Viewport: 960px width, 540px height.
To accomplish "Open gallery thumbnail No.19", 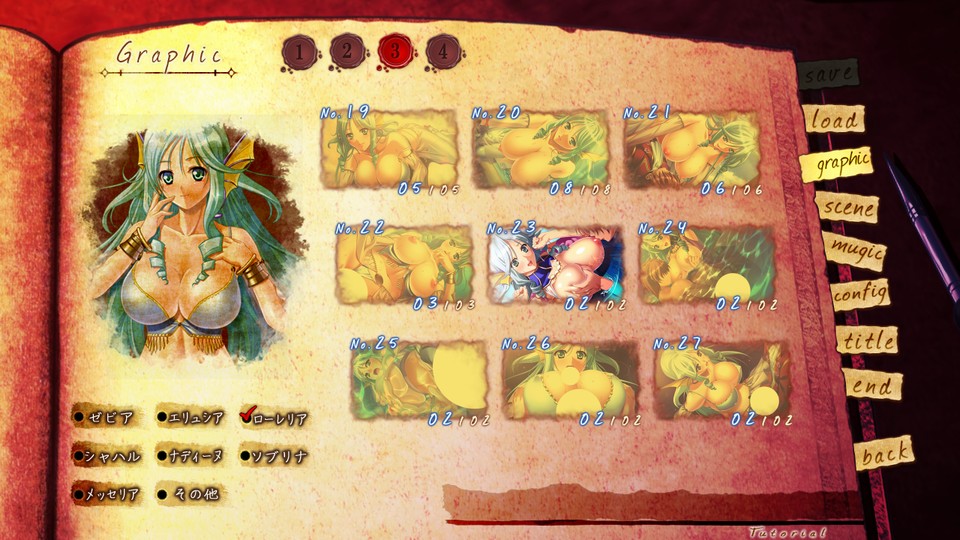I will click(x=389, y=150).
